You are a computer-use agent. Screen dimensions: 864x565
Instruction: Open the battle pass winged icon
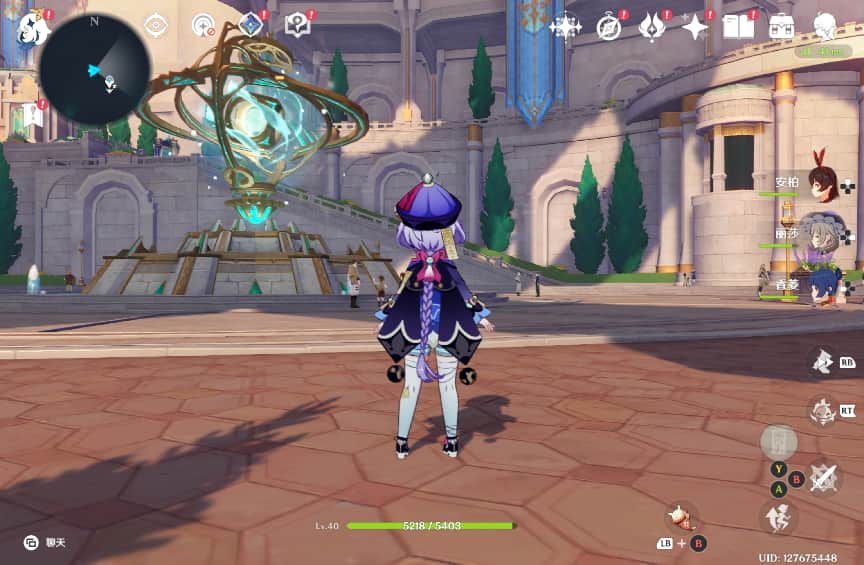(652, 26)
